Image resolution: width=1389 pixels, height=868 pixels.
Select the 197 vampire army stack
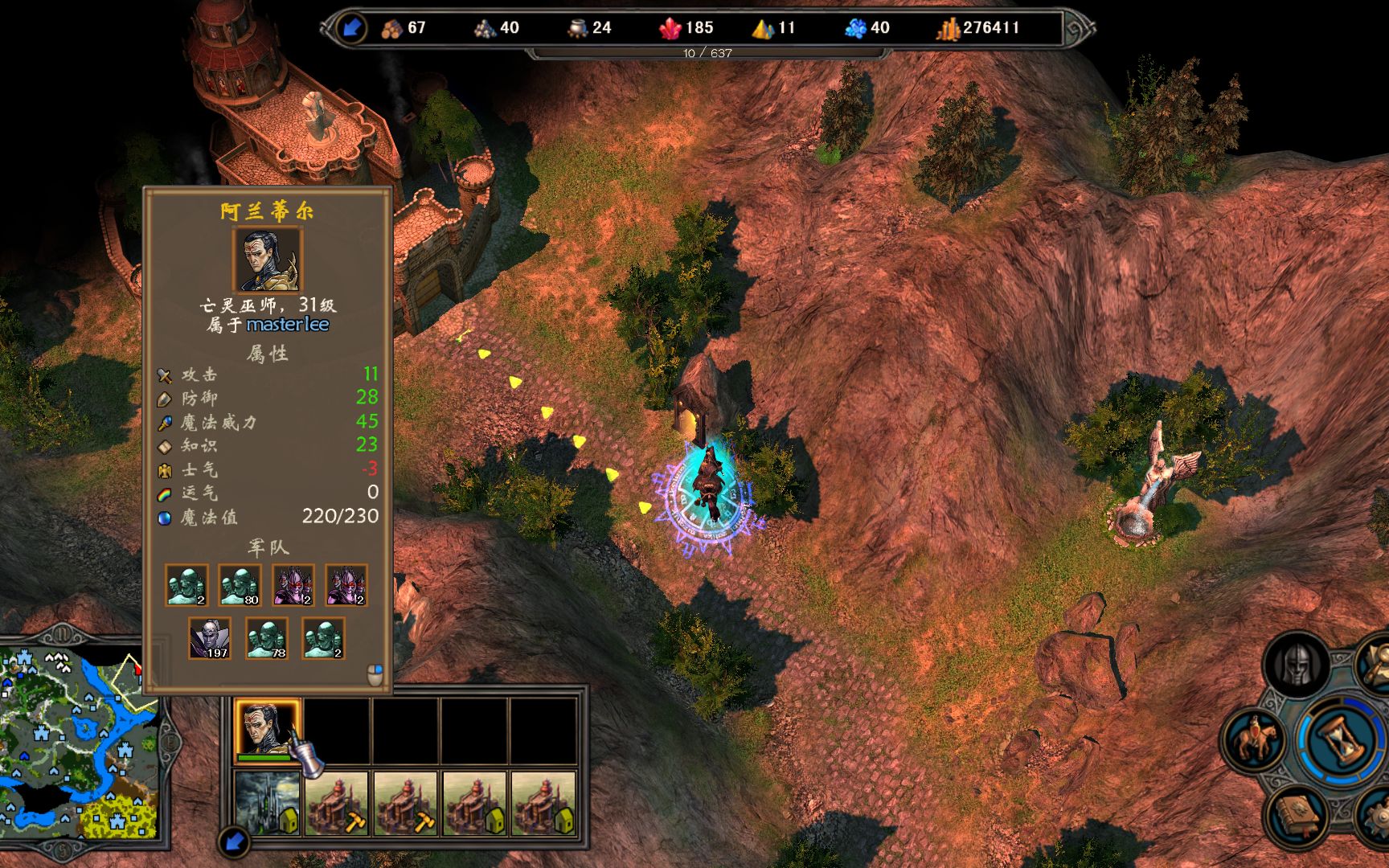pos(210,638)
